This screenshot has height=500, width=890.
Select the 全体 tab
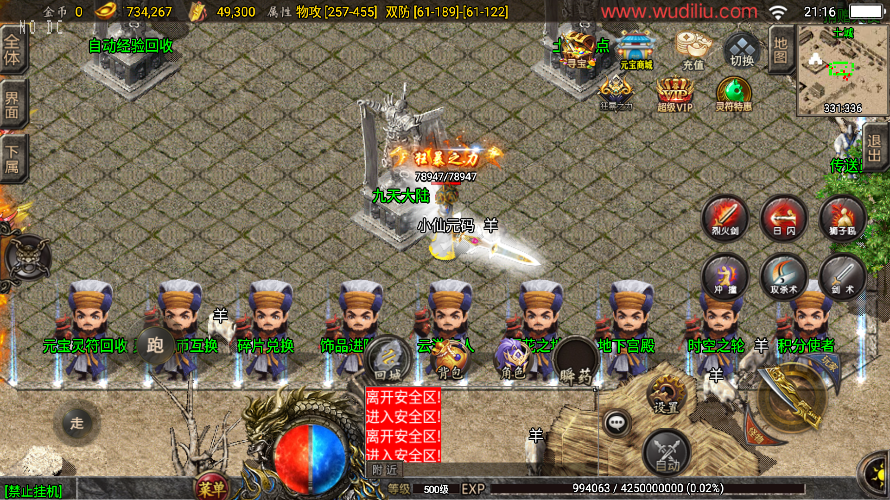click(x=12, y=50)
